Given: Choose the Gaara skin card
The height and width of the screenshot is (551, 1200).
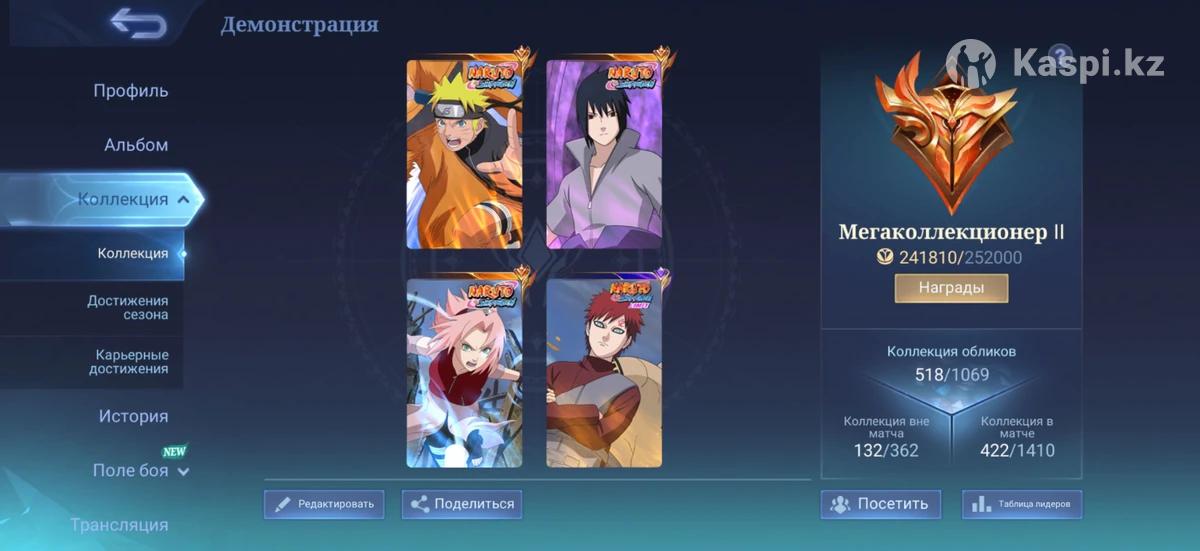Looking at the screenshot, I should 604,372.
